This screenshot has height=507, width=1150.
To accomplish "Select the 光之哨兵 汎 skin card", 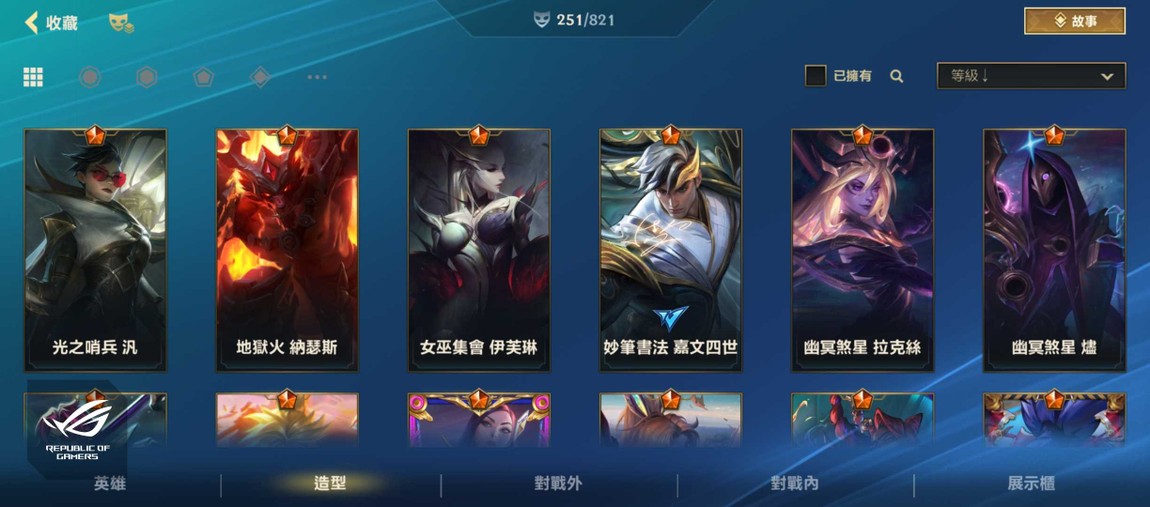I will point(95,250).
